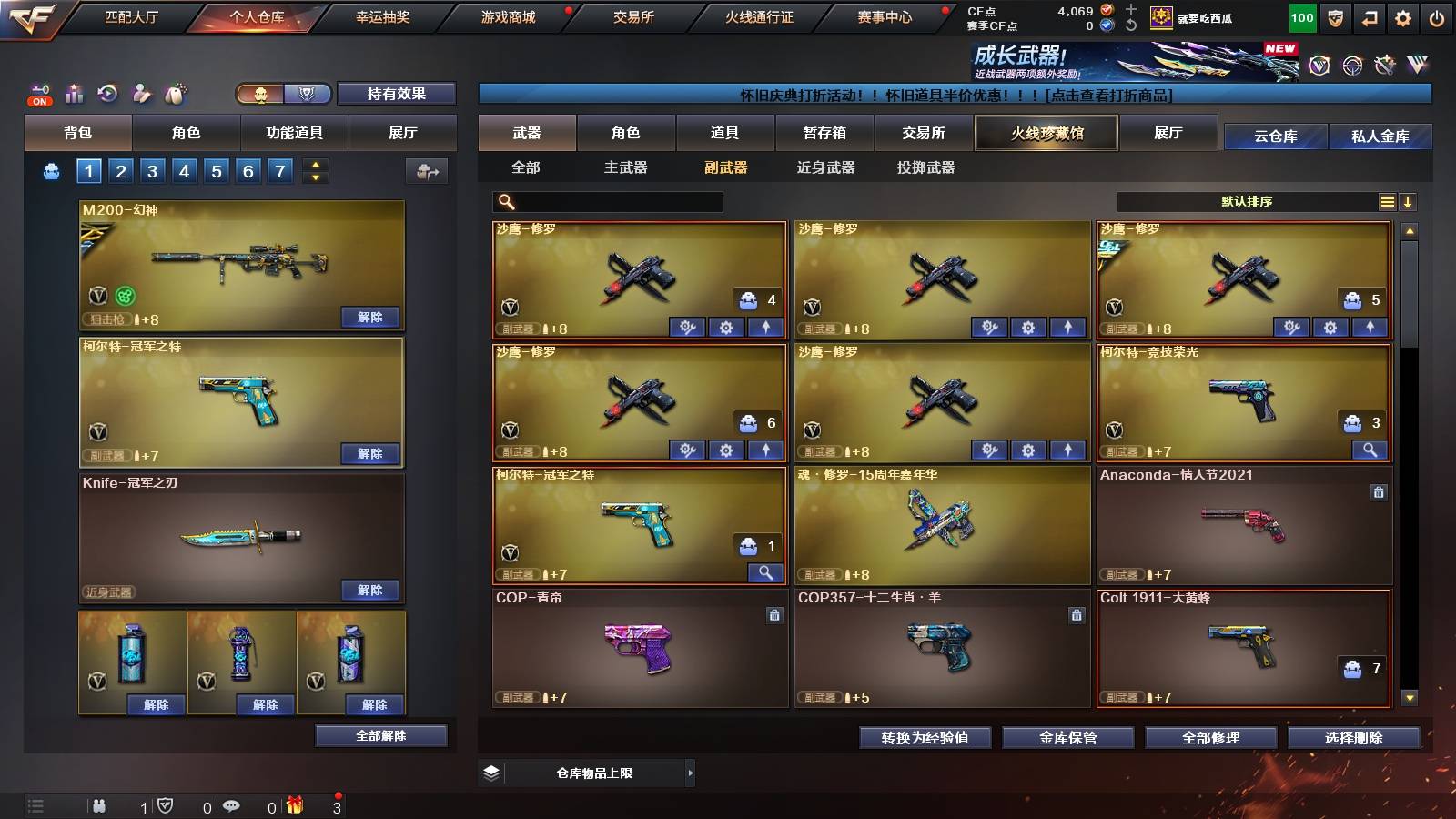Open the 默认排序 sorting dropdown
The image size is (1456, 819).
[1249, 202]
